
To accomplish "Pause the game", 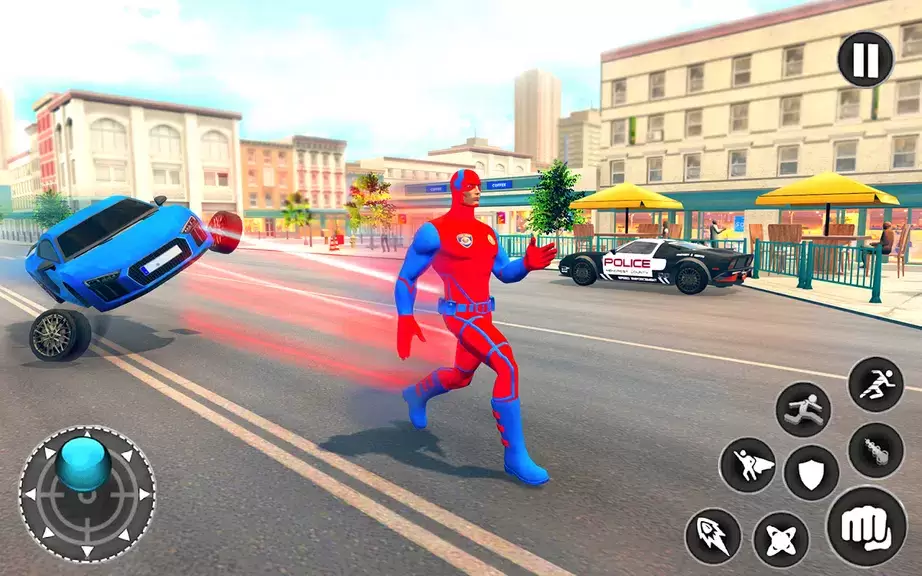I will click(x=865, y=59).
